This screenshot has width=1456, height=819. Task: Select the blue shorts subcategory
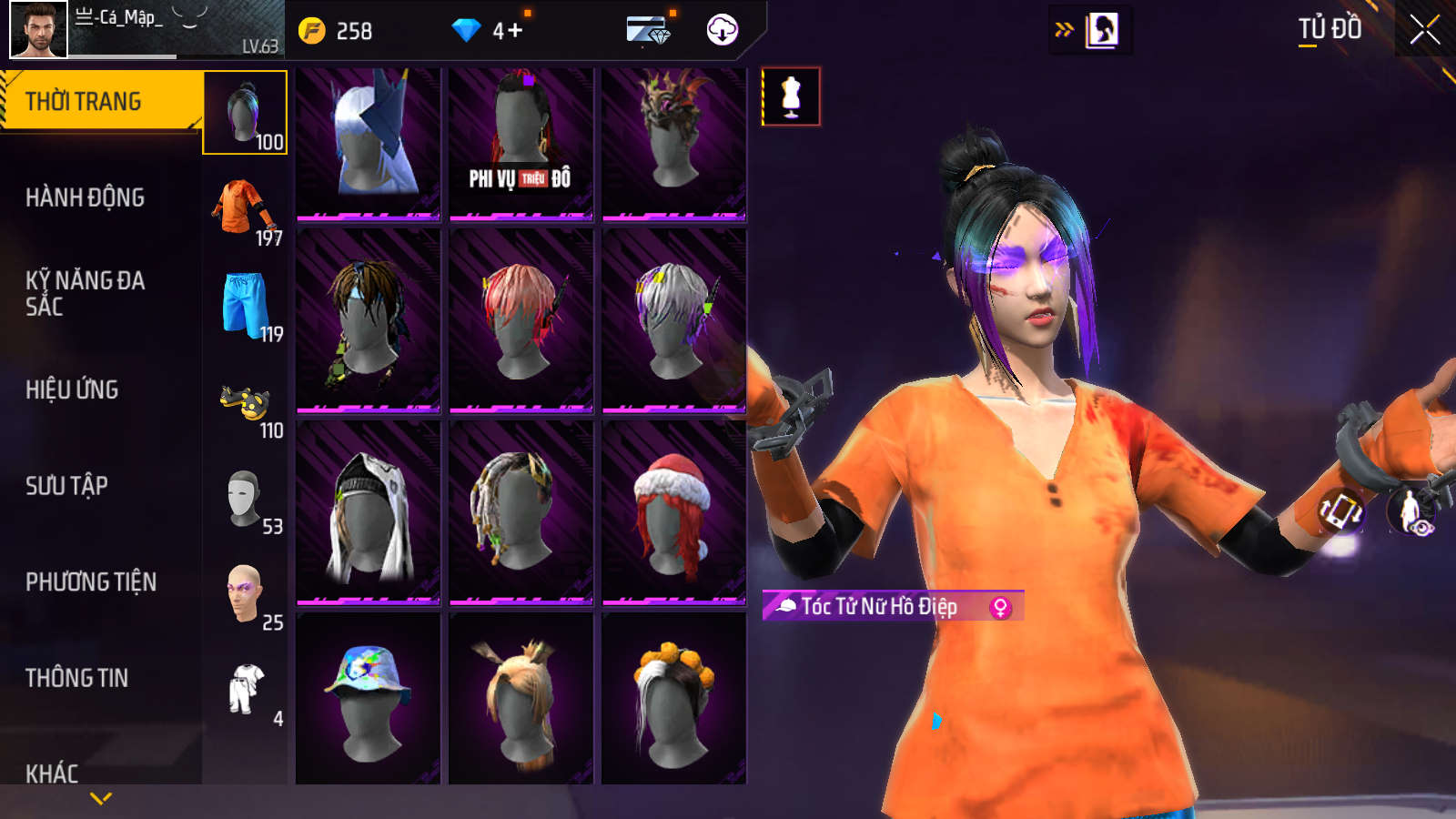coord(245,306)
